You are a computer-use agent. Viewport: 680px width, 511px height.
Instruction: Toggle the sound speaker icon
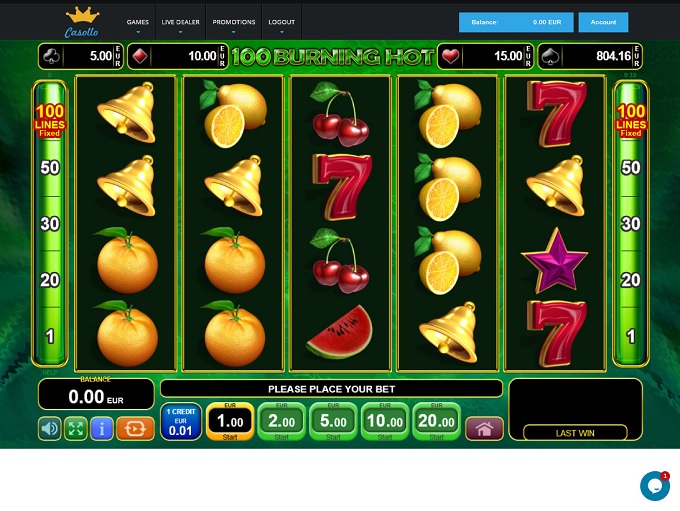click(50, 429)
